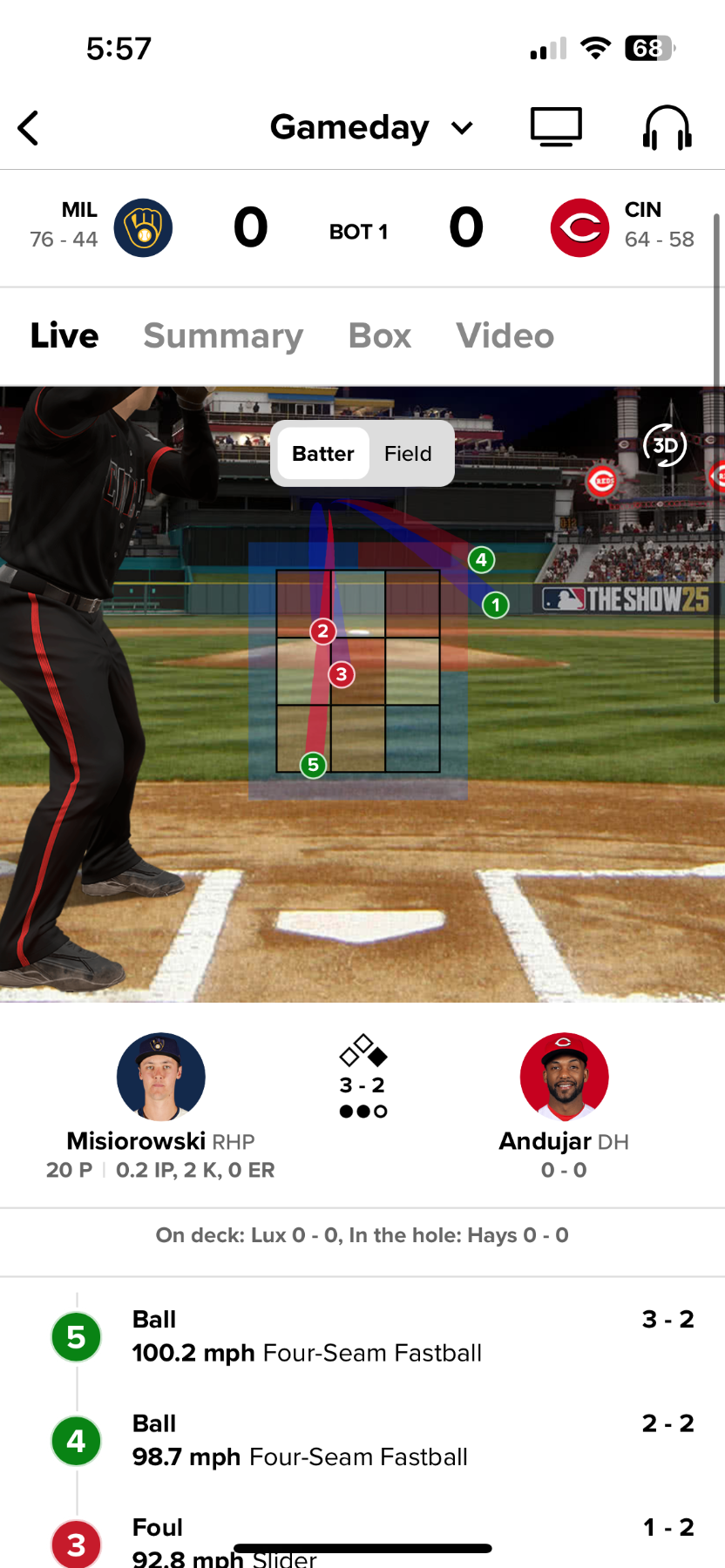Image resolution: width=725 pixels, height=1568 pixels.
Task: Show the Video tab
Action: point(505,336)
